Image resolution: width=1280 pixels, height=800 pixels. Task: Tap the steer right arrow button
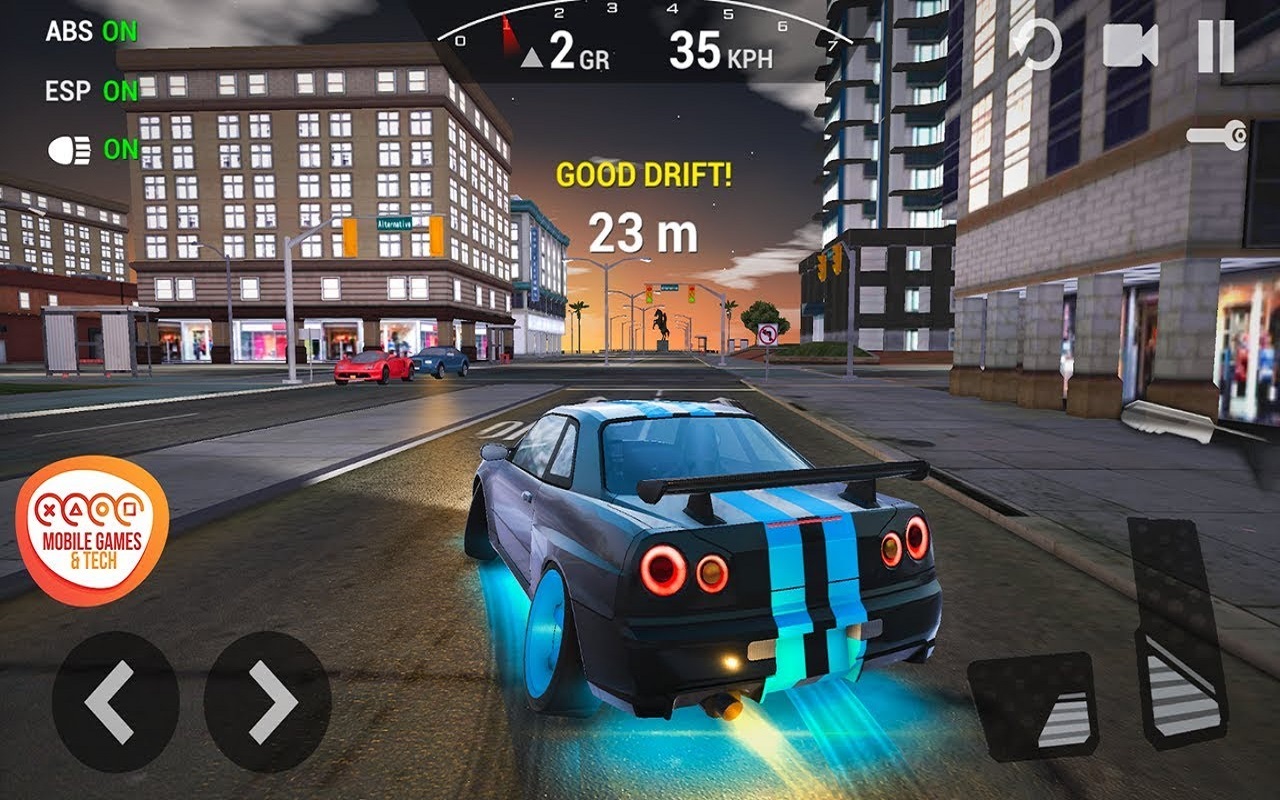[267, 701]
